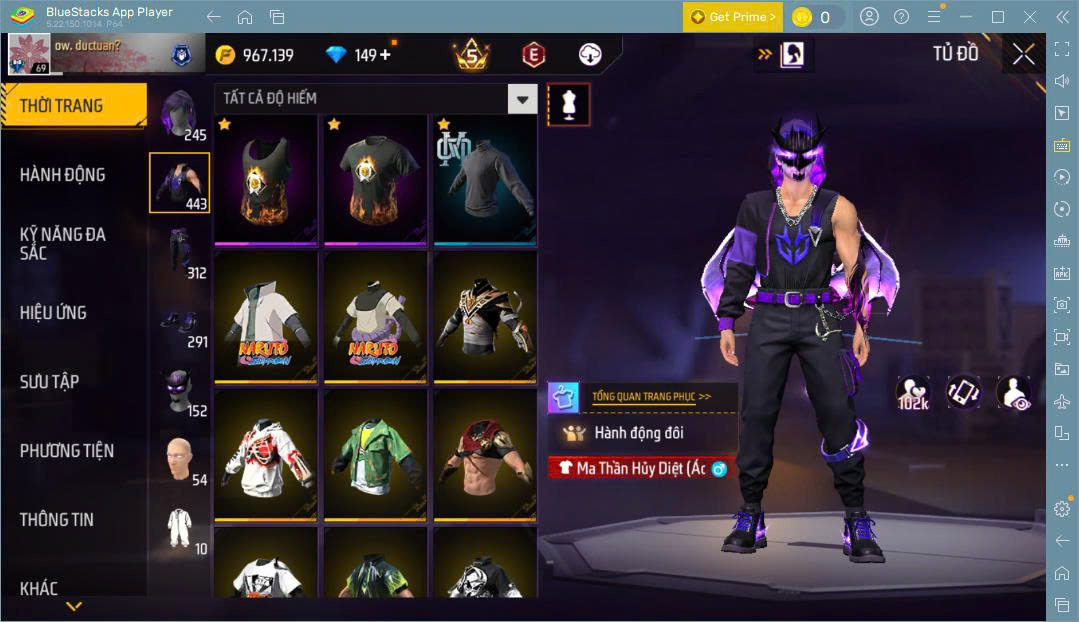Select the flaming black tank top

tap(265, 179)
